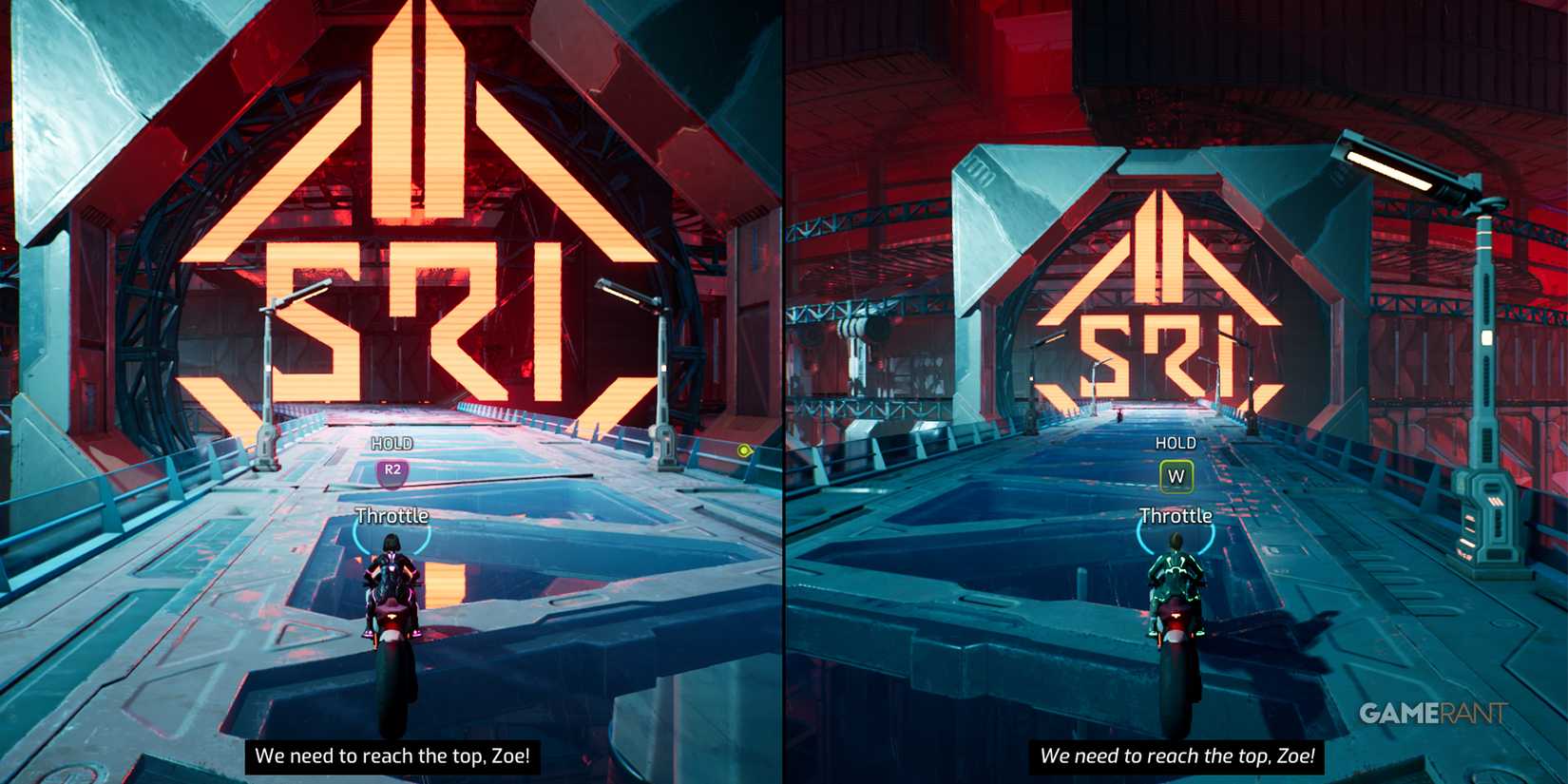The image size is (1568, 784).
Task: Click the HOLD label above the W prompt
Action: [1176, 443]
